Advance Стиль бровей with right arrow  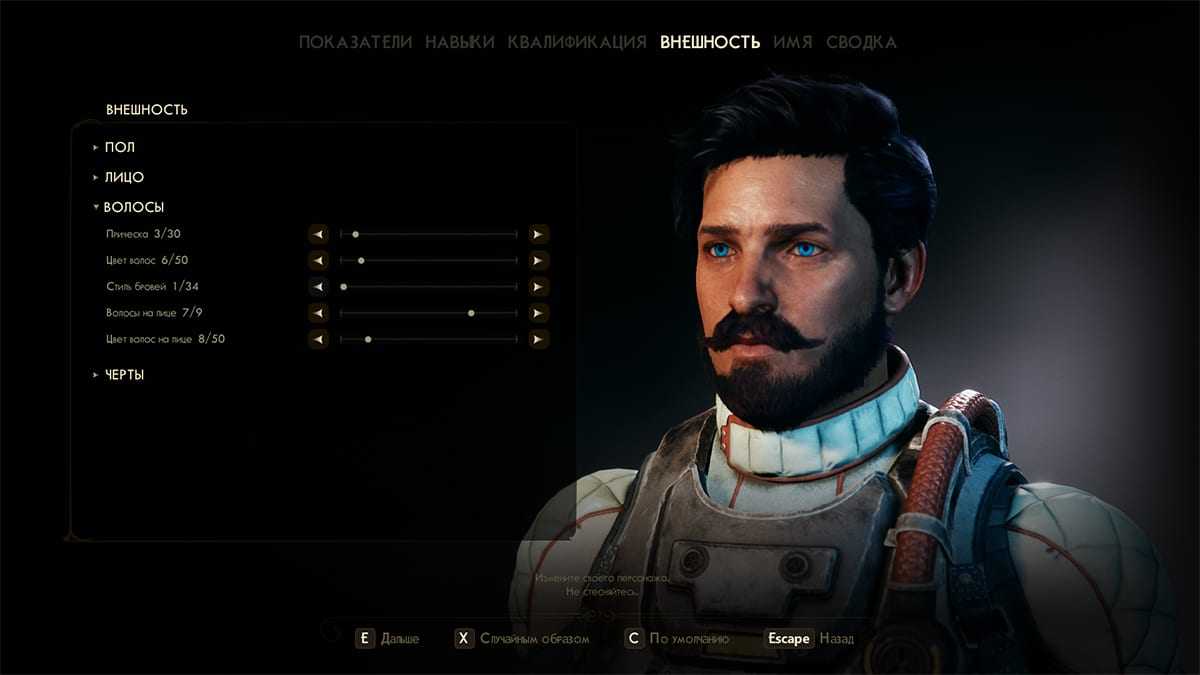tap(538, 286)
